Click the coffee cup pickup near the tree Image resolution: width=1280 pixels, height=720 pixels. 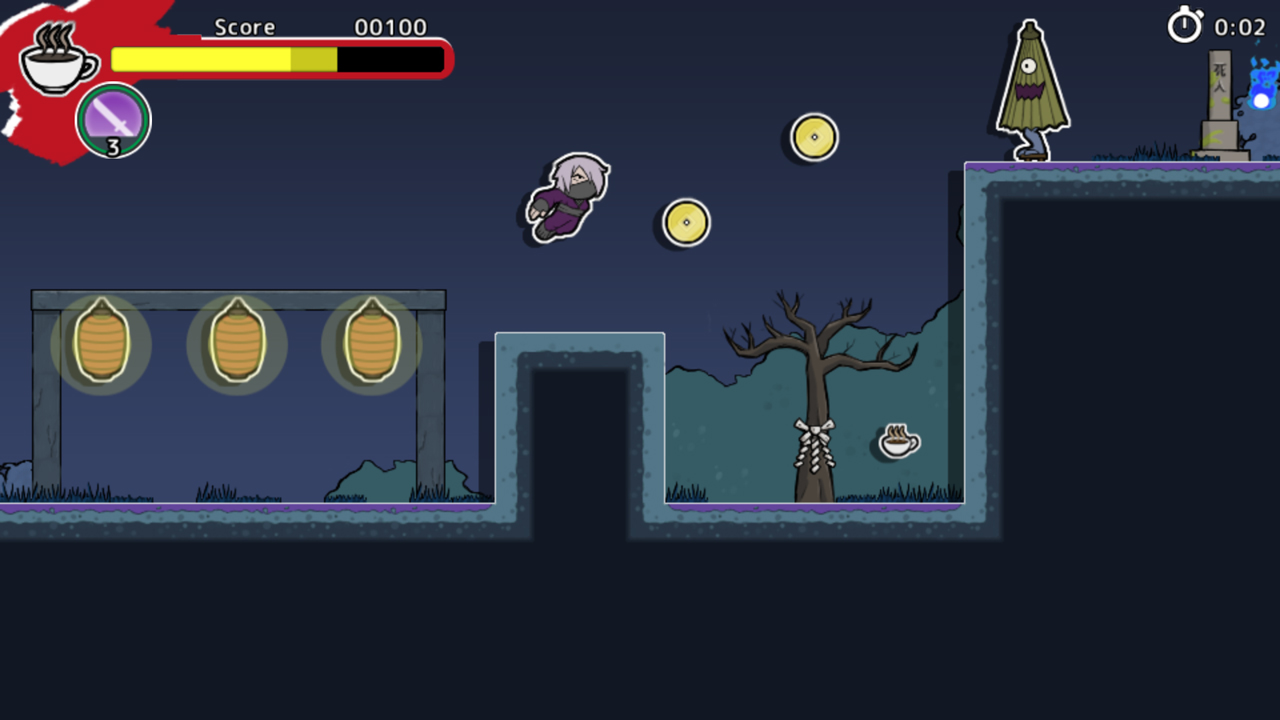(x=897, y=440)
